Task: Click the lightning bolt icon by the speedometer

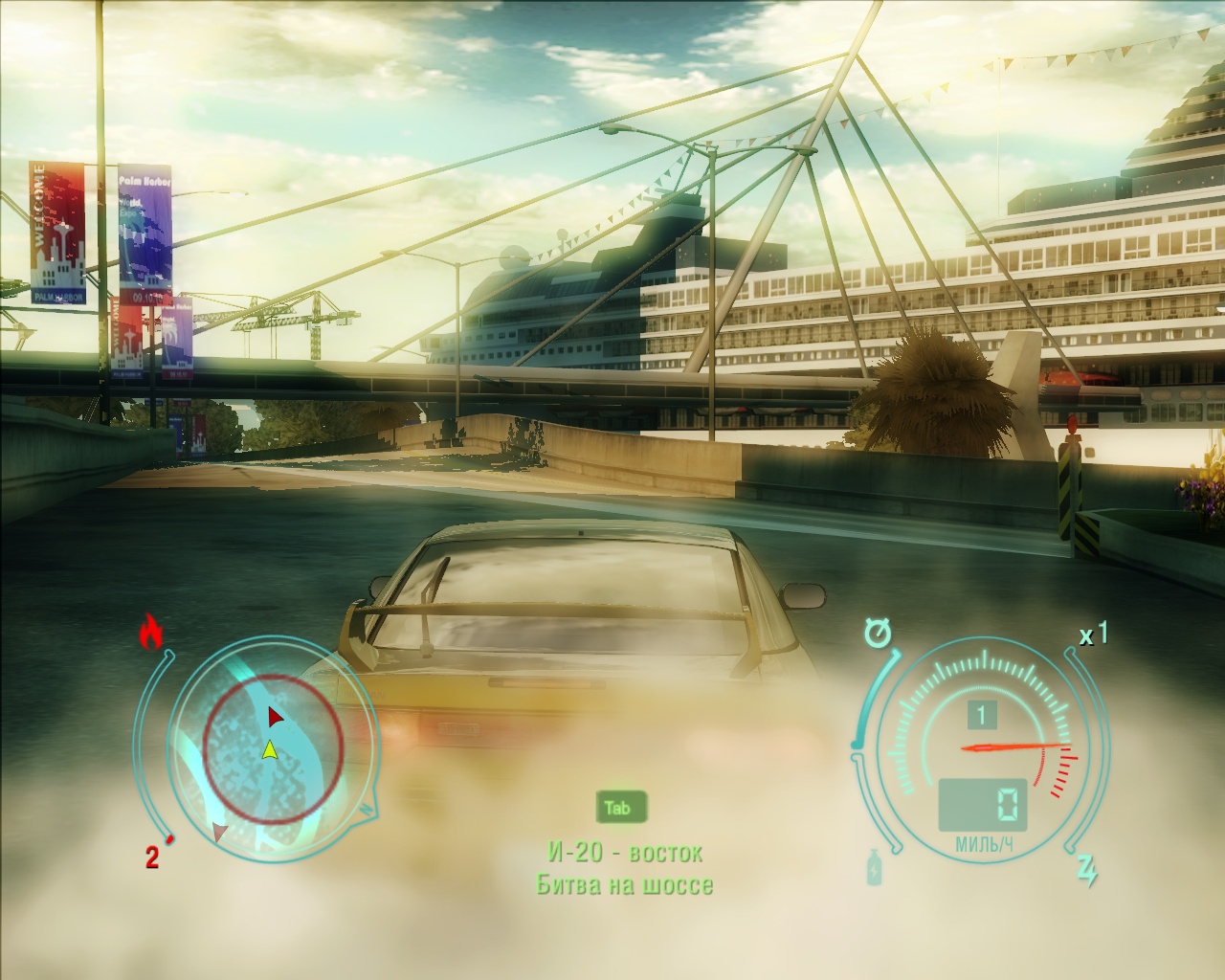Action: coord(1087,869)
